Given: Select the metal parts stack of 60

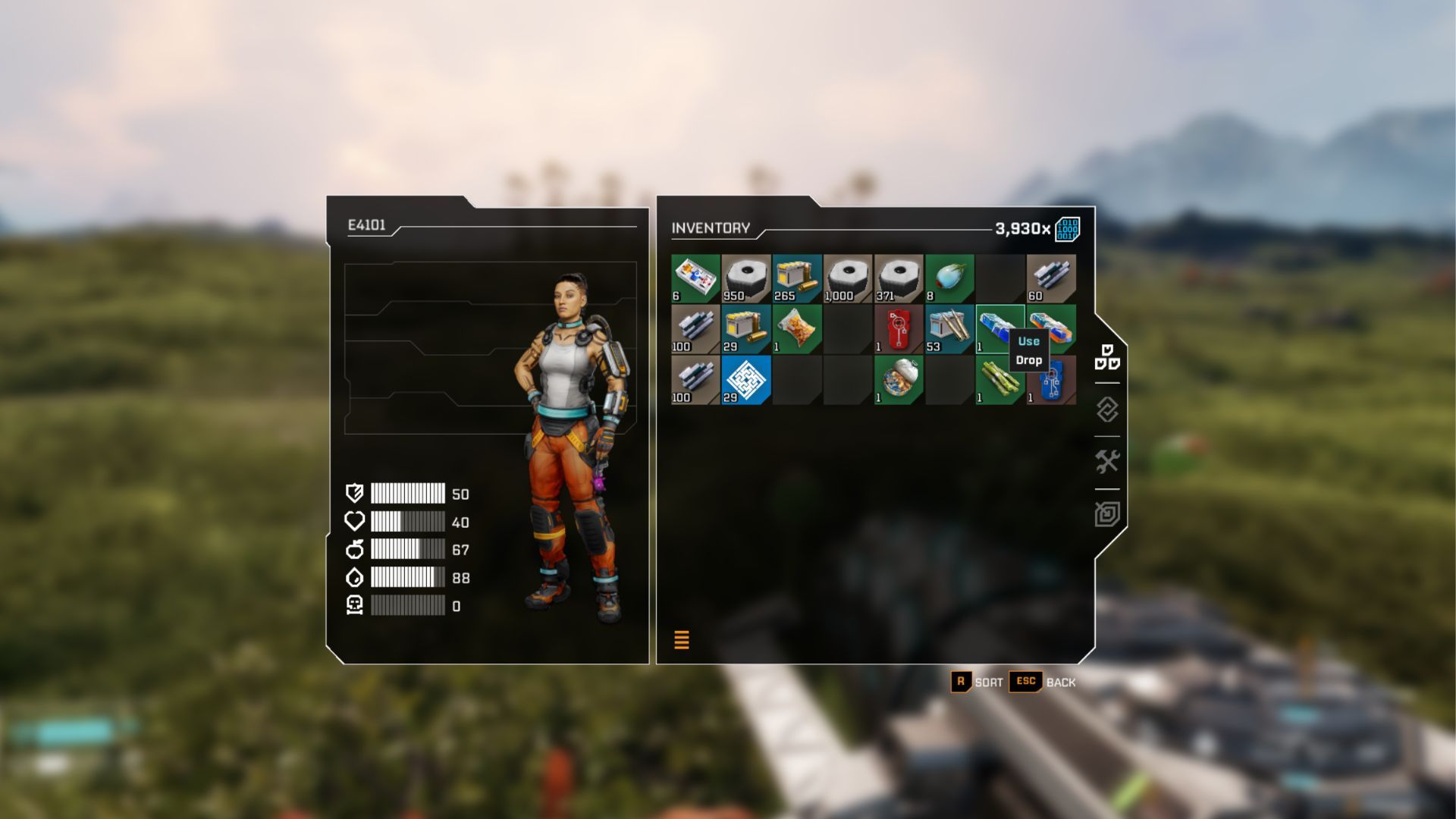Looking at the screenshot, I should coord(1051,278).
